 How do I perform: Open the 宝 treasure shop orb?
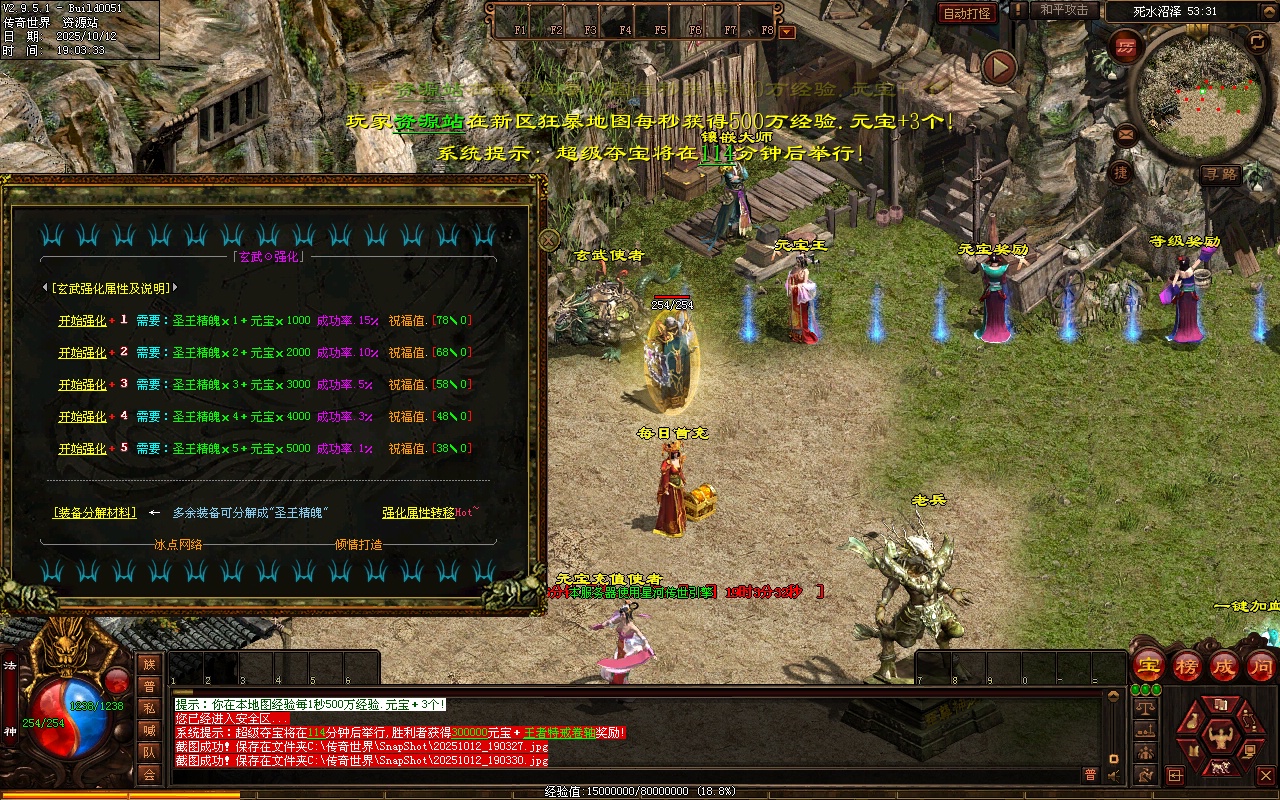pos(1149,666)
